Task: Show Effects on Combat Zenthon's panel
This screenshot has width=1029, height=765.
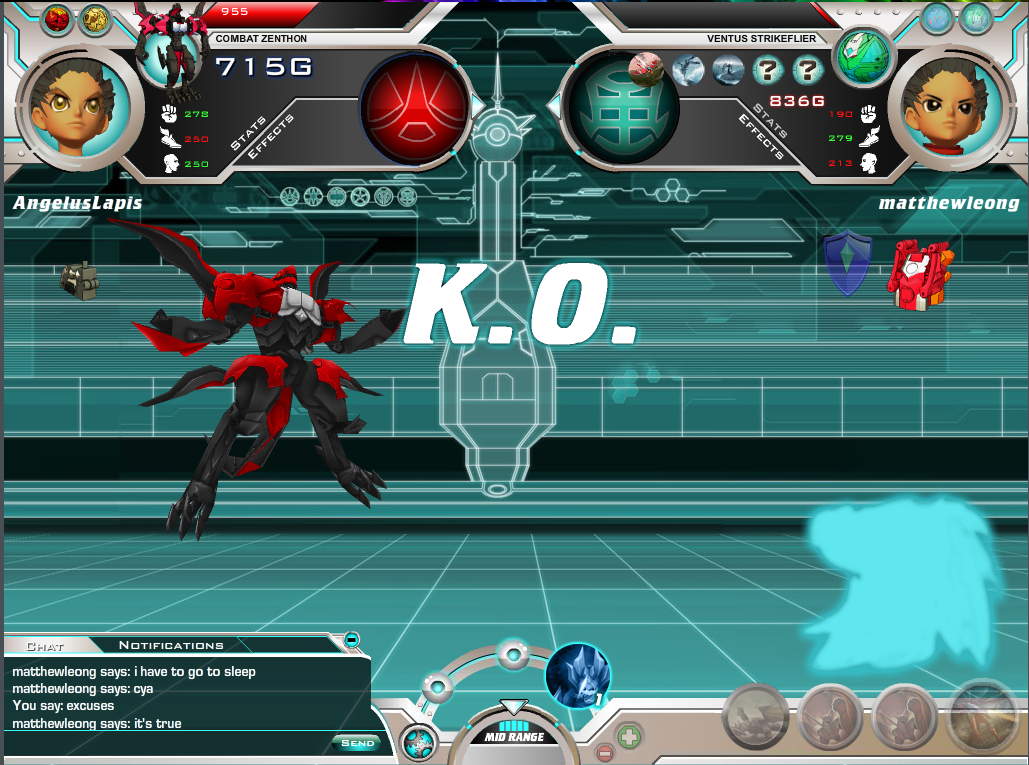Action: [x=272, y=136]
